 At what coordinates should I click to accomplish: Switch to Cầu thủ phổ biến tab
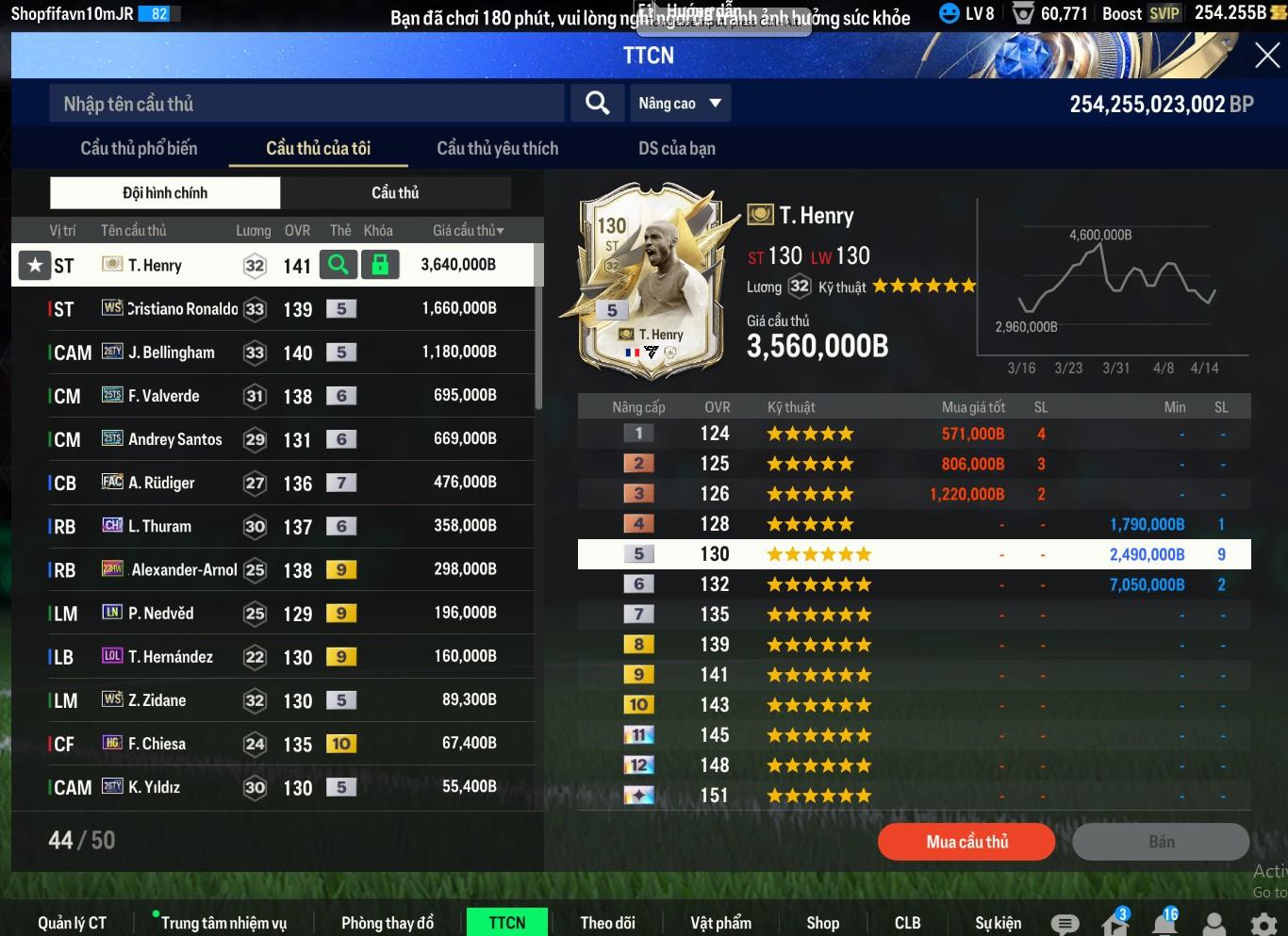(139, 149)
